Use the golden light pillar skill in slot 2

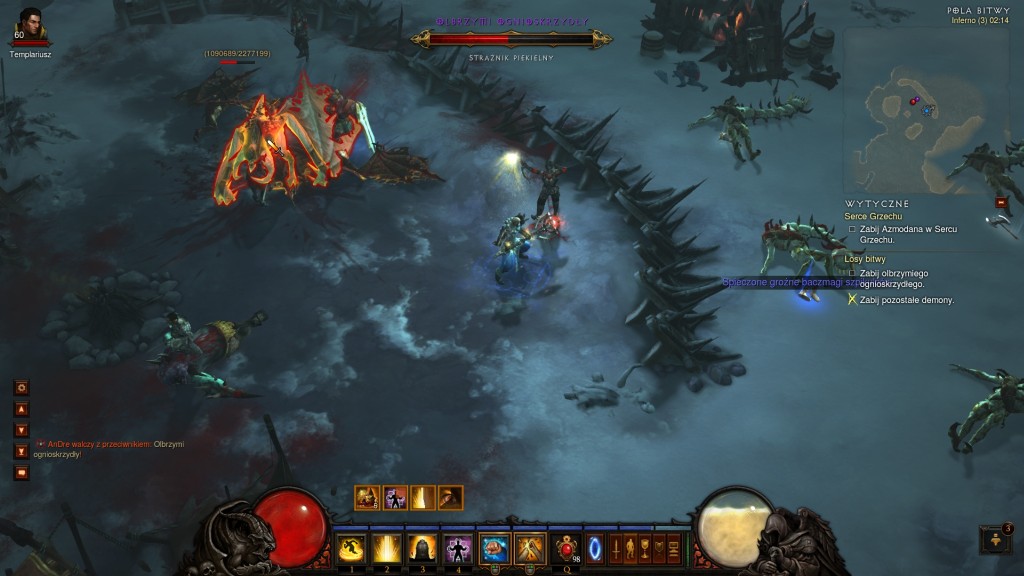point(386,547)
